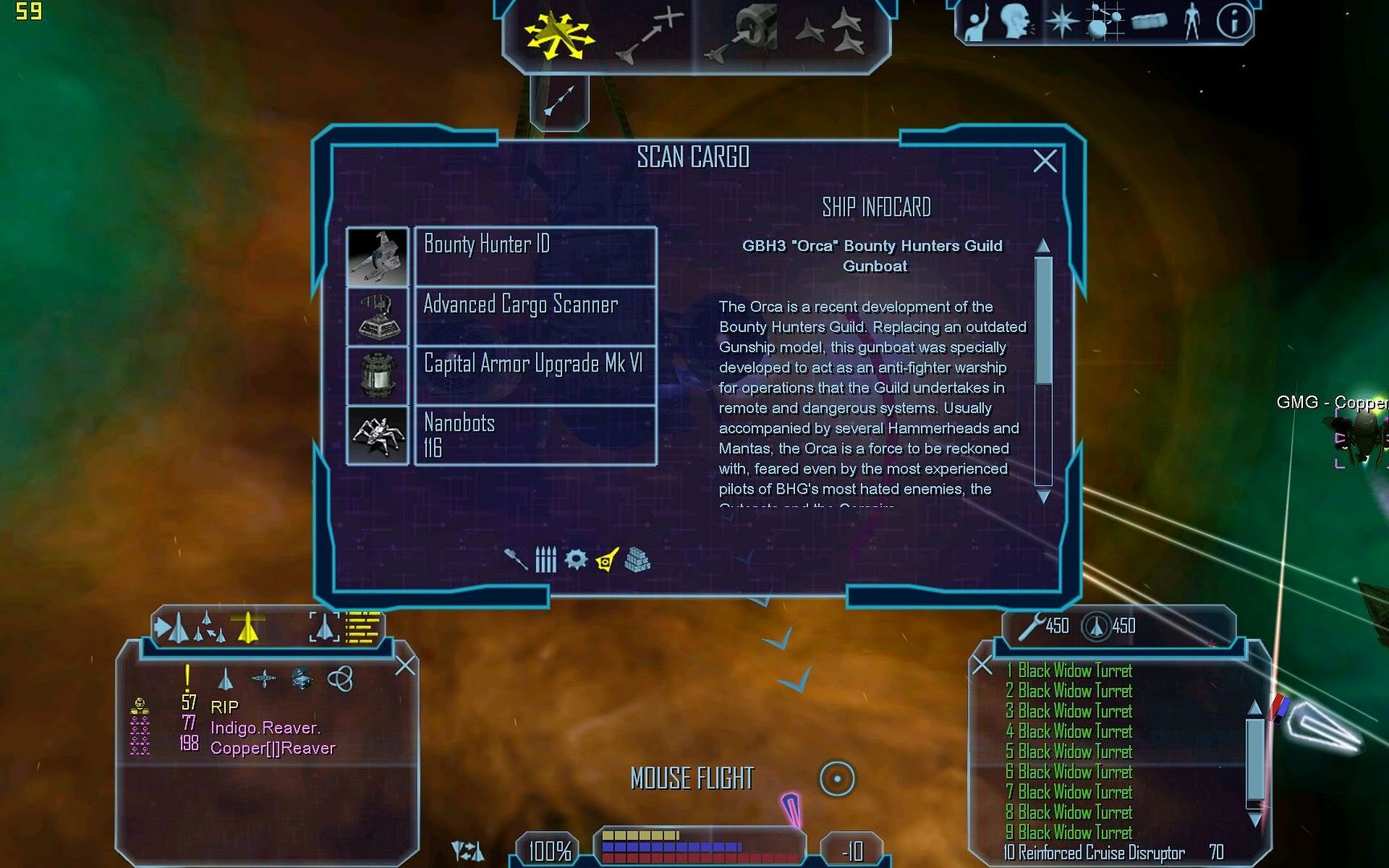
Task: Show weapons filter with the gun icon
Action: [515, 559]
